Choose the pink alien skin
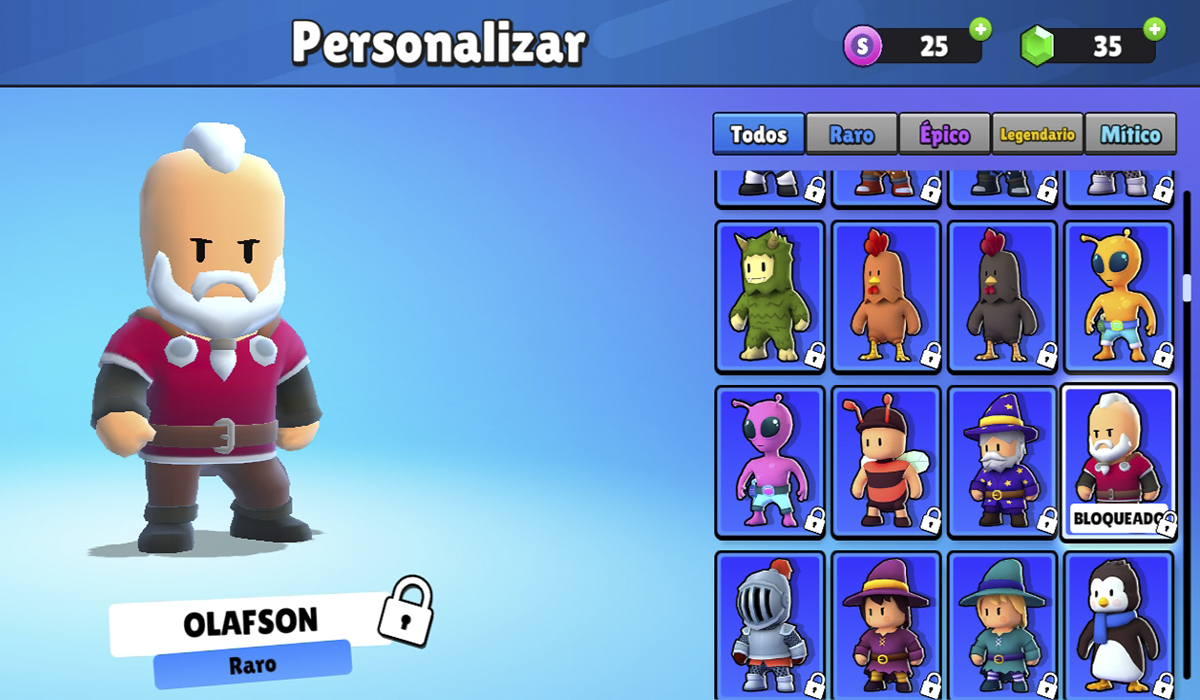This screenshot has width=1200, height=700. [770, 462]
